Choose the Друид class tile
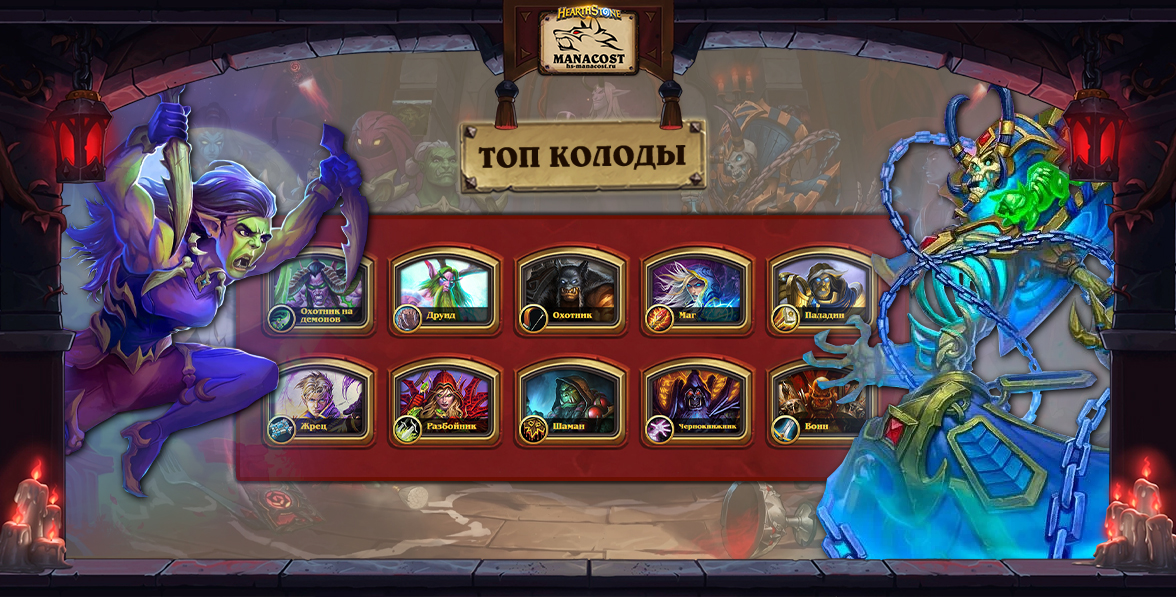The height and width of the screenshot is (597, 1176). coord(445,291)
